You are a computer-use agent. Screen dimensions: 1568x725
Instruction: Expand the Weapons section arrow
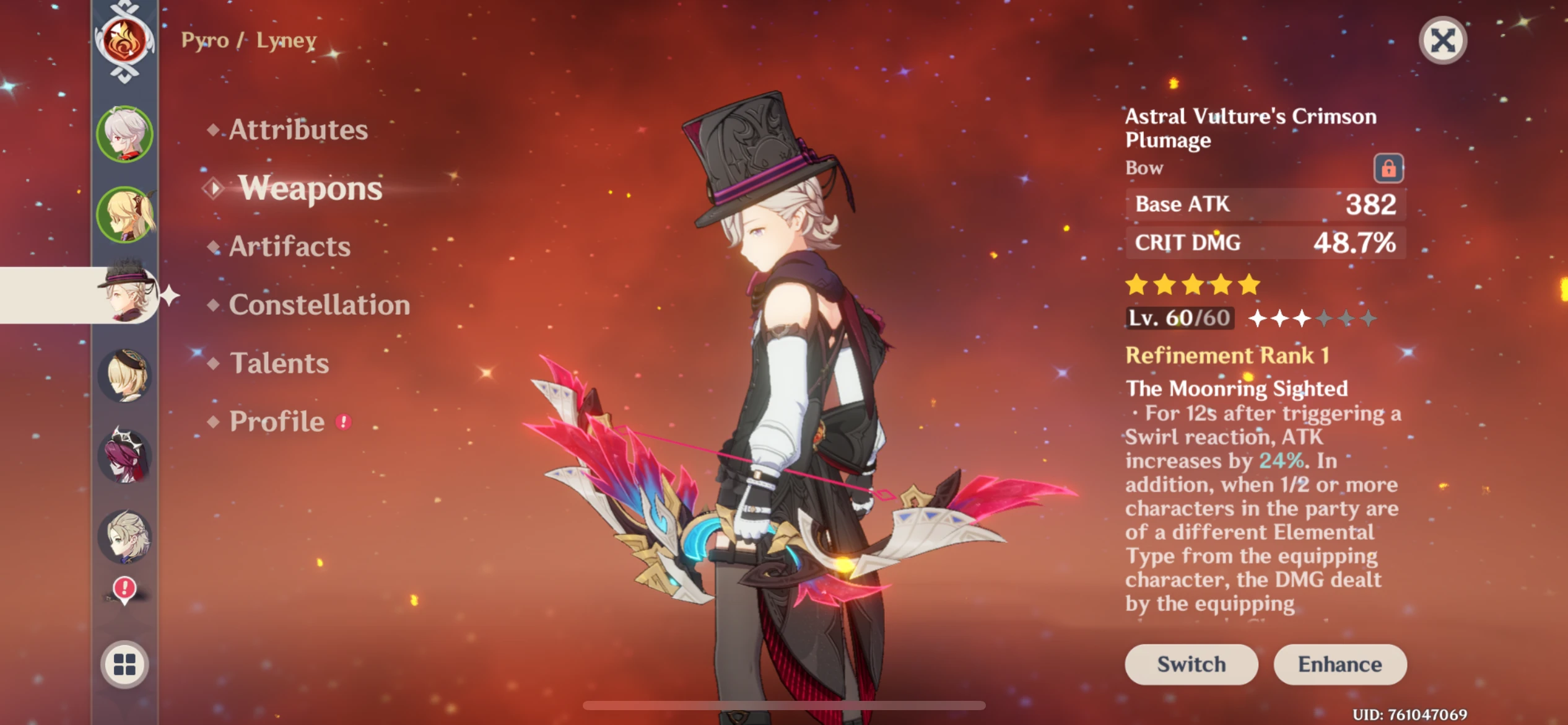pos(214,188)
